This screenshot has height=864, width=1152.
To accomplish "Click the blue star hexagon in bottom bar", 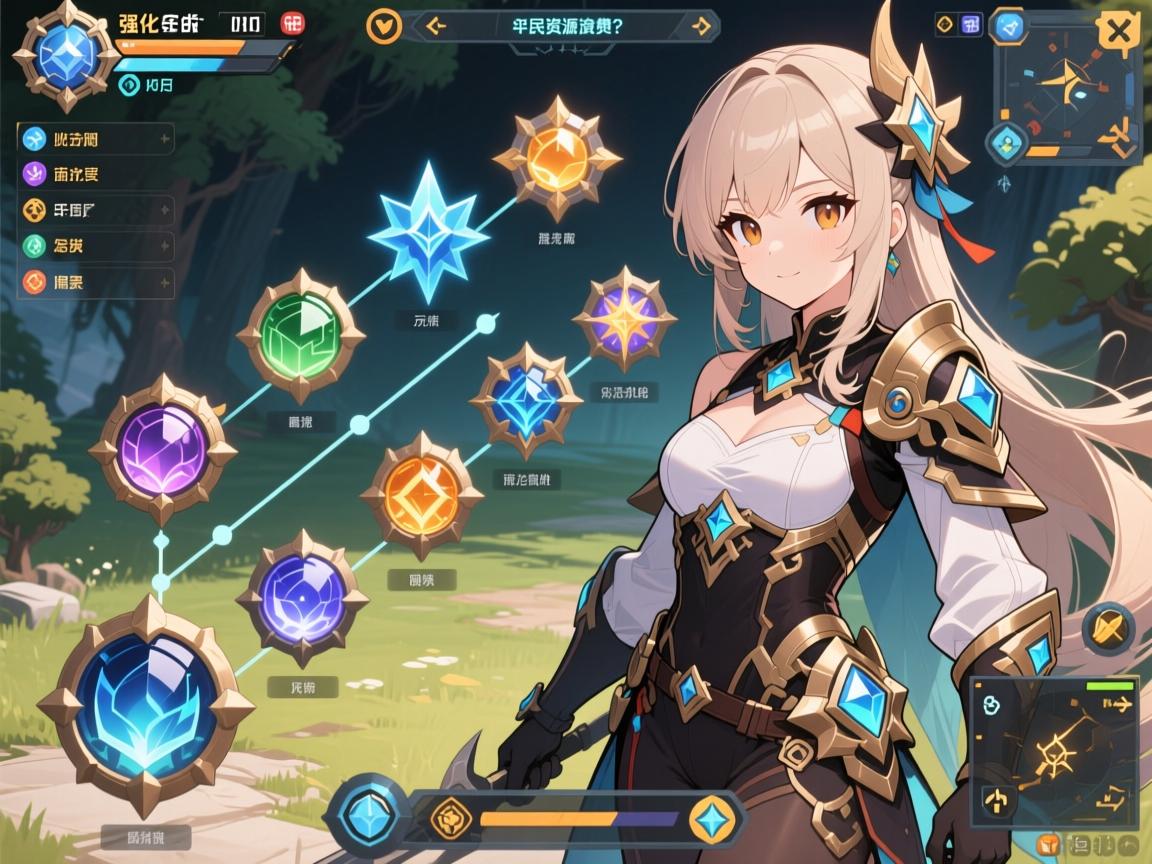I will pyautogui.click(x=713, y=818).
